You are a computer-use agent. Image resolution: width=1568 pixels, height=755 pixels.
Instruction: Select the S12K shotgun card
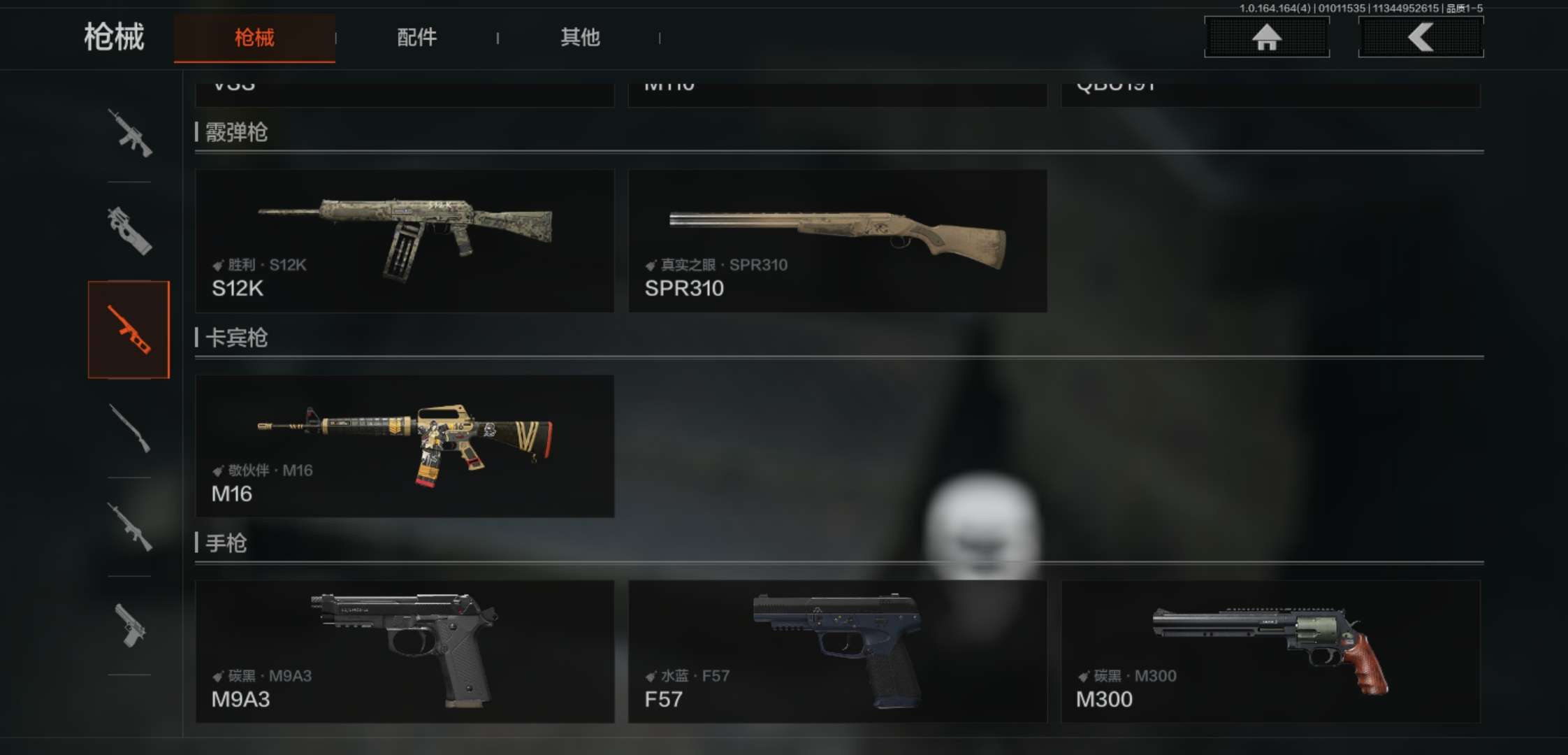[405, 240]
